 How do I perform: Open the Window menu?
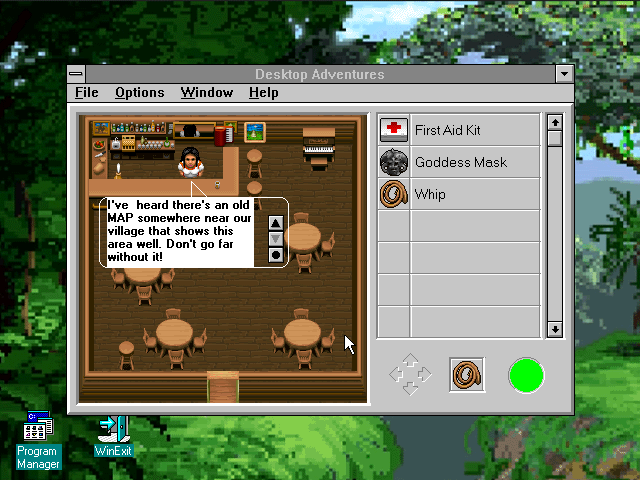coord(207,93)
